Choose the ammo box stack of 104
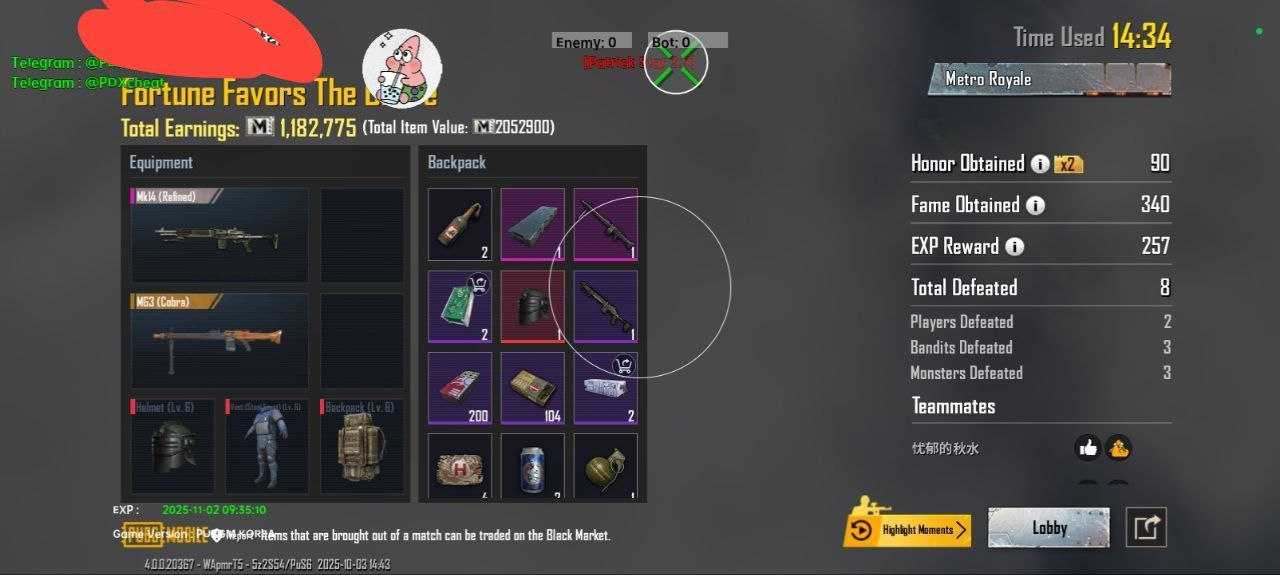 point(532,387)
